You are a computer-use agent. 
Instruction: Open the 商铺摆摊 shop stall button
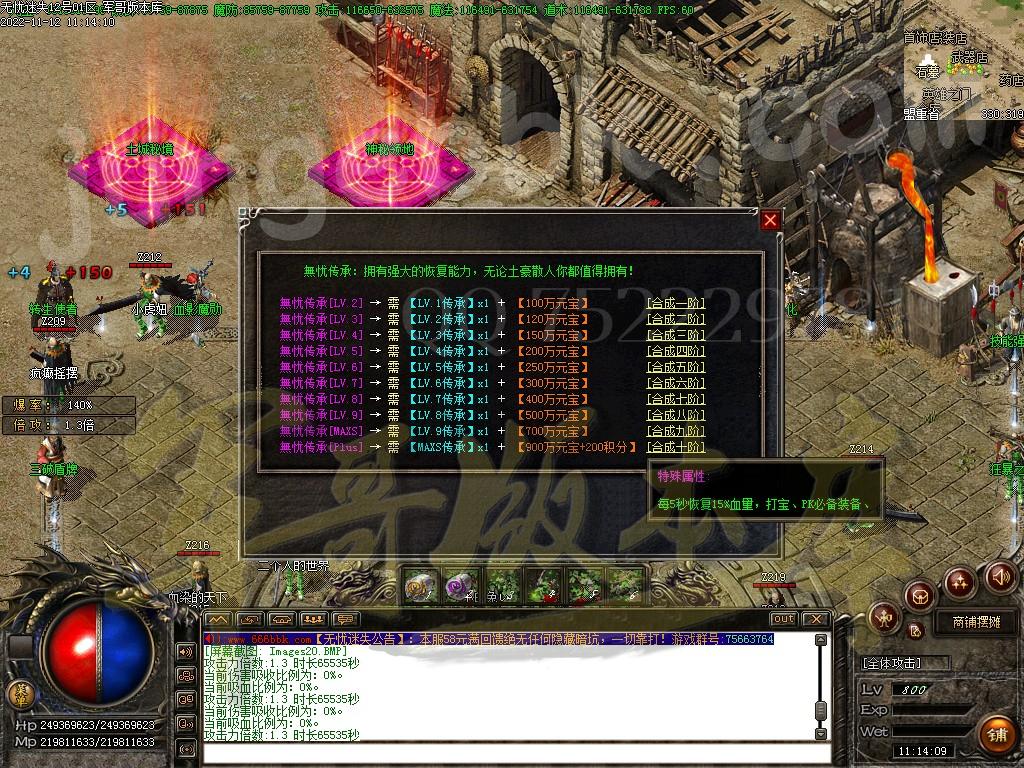coord(968,622)
